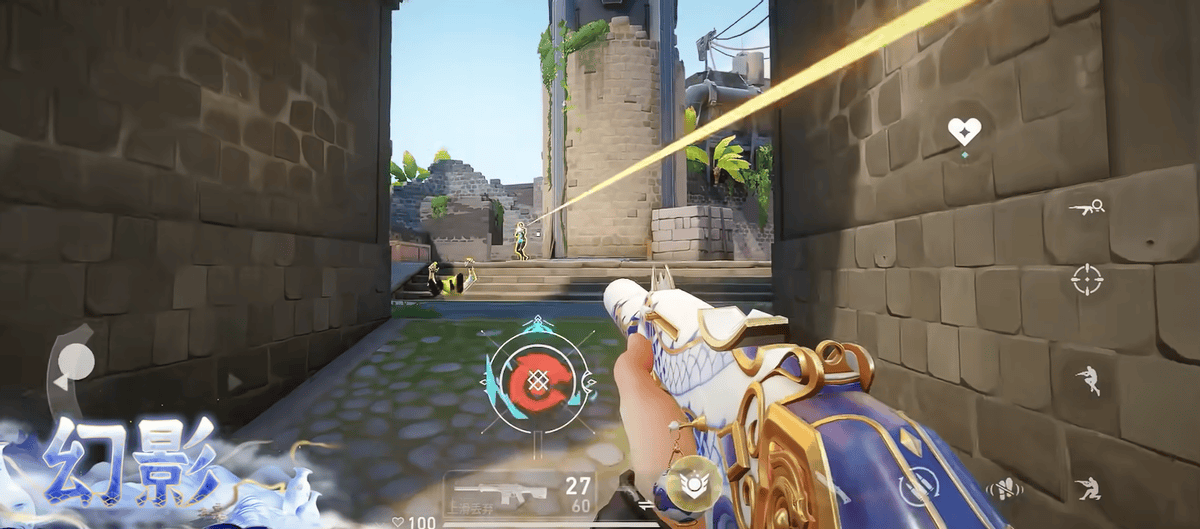Tap the central red fire button

tap(540, 380)
